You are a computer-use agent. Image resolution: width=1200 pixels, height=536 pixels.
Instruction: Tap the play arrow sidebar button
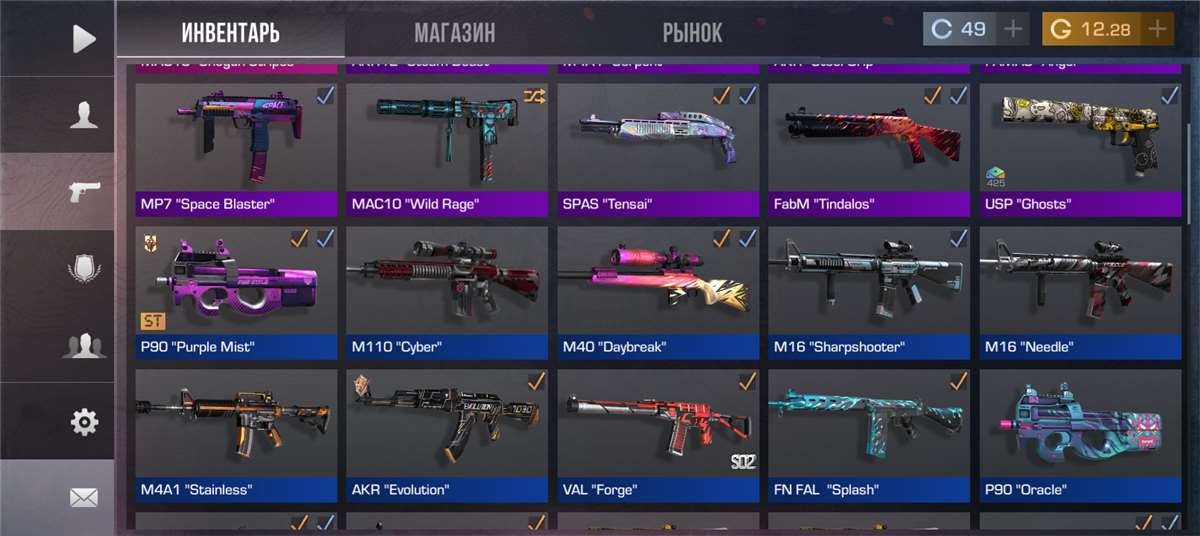[84, 39]
